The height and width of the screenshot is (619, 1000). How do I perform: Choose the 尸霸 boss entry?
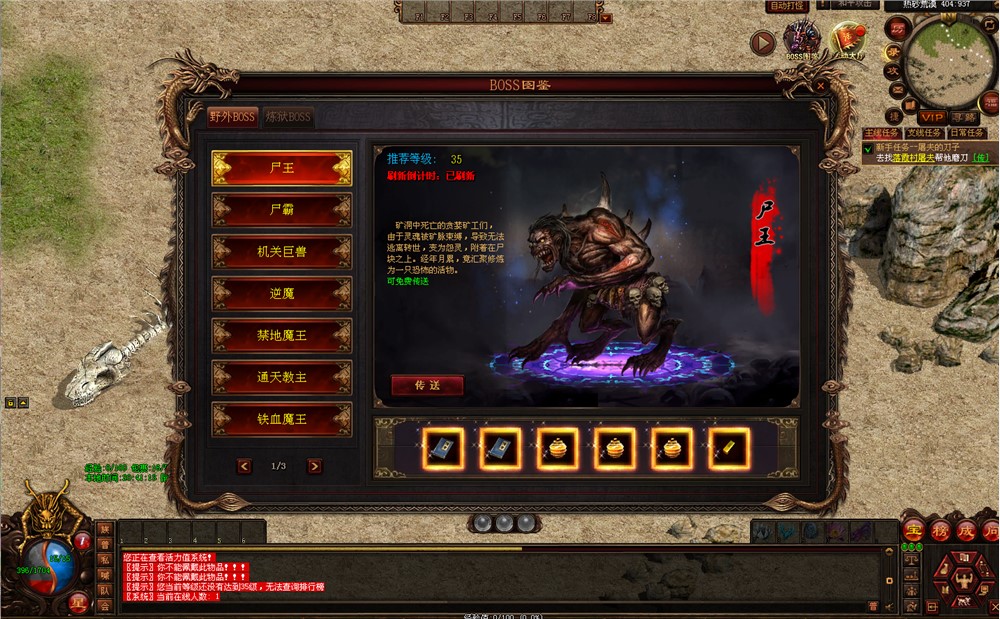click(282, 210)
